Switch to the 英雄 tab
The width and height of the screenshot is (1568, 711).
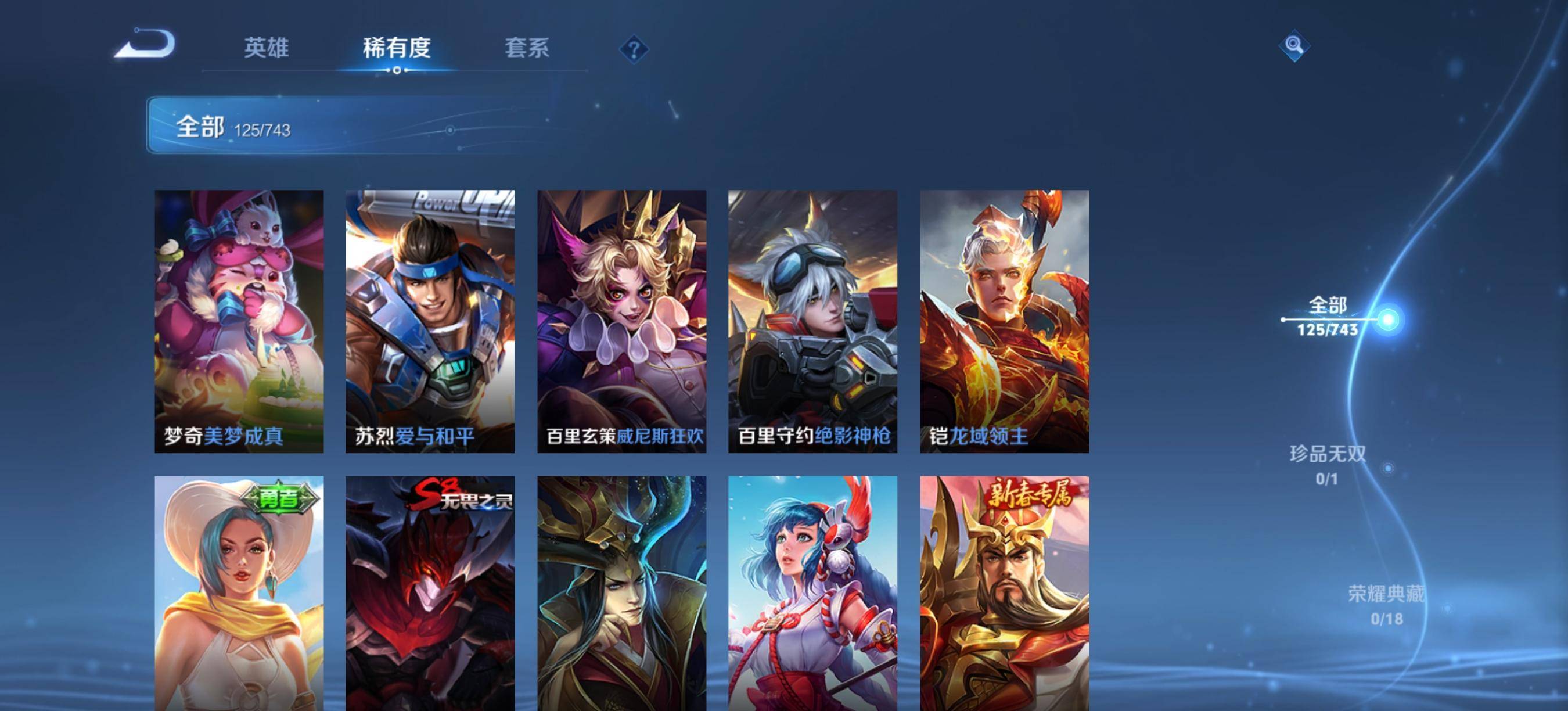coord(266,48)
